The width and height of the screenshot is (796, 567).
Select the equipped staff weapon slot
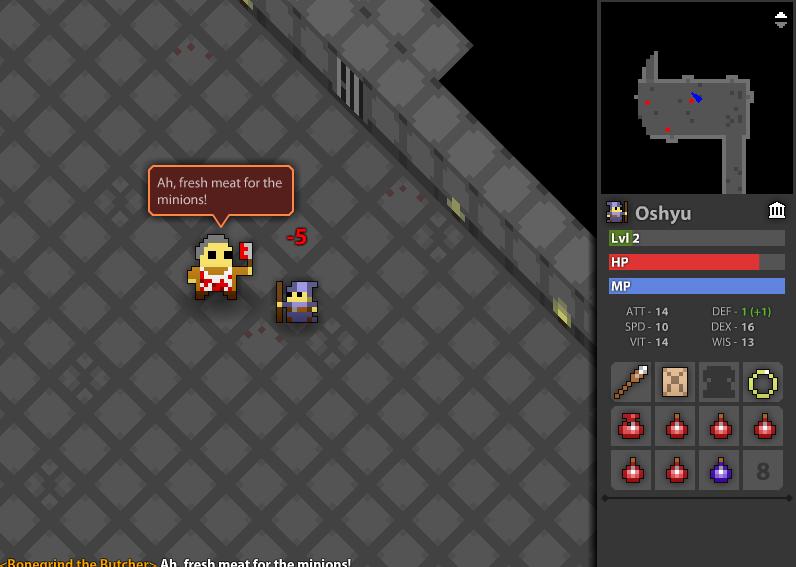(632, 382)
